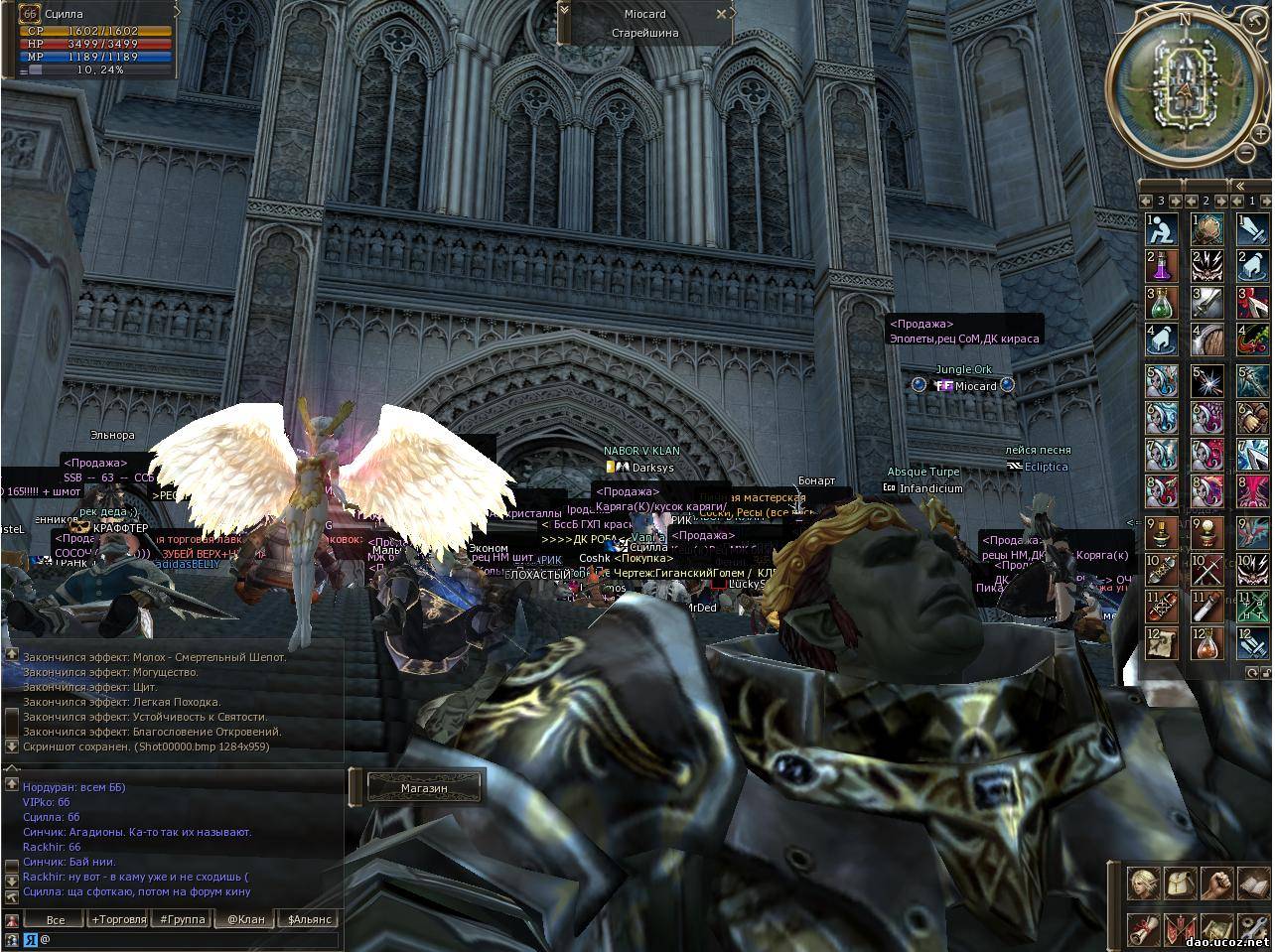Image resolution: width=1275 pixels, height=952 pixels.
Task: Zoom out the minimap with minus button
Action: coord(1246,152)
